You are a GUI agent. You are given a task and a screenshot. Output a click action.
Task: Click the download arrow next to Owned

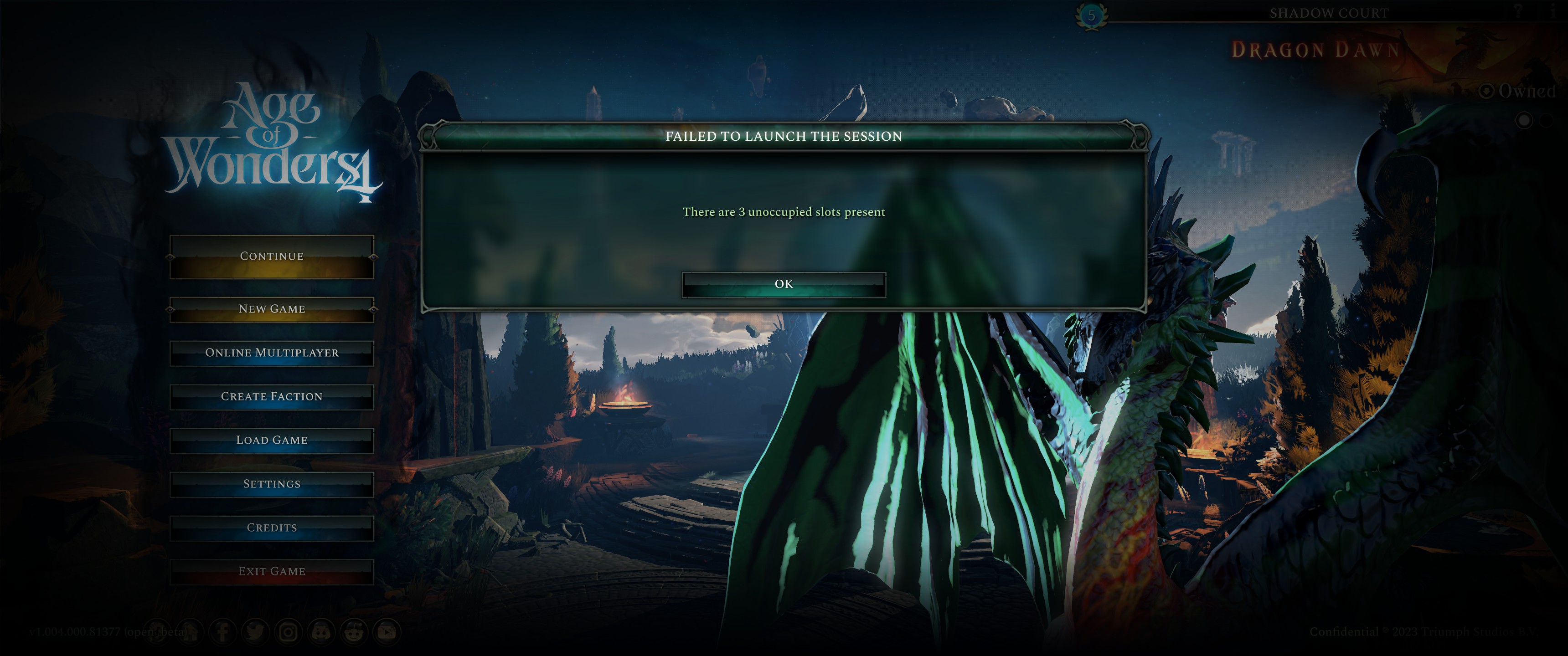1487,91
